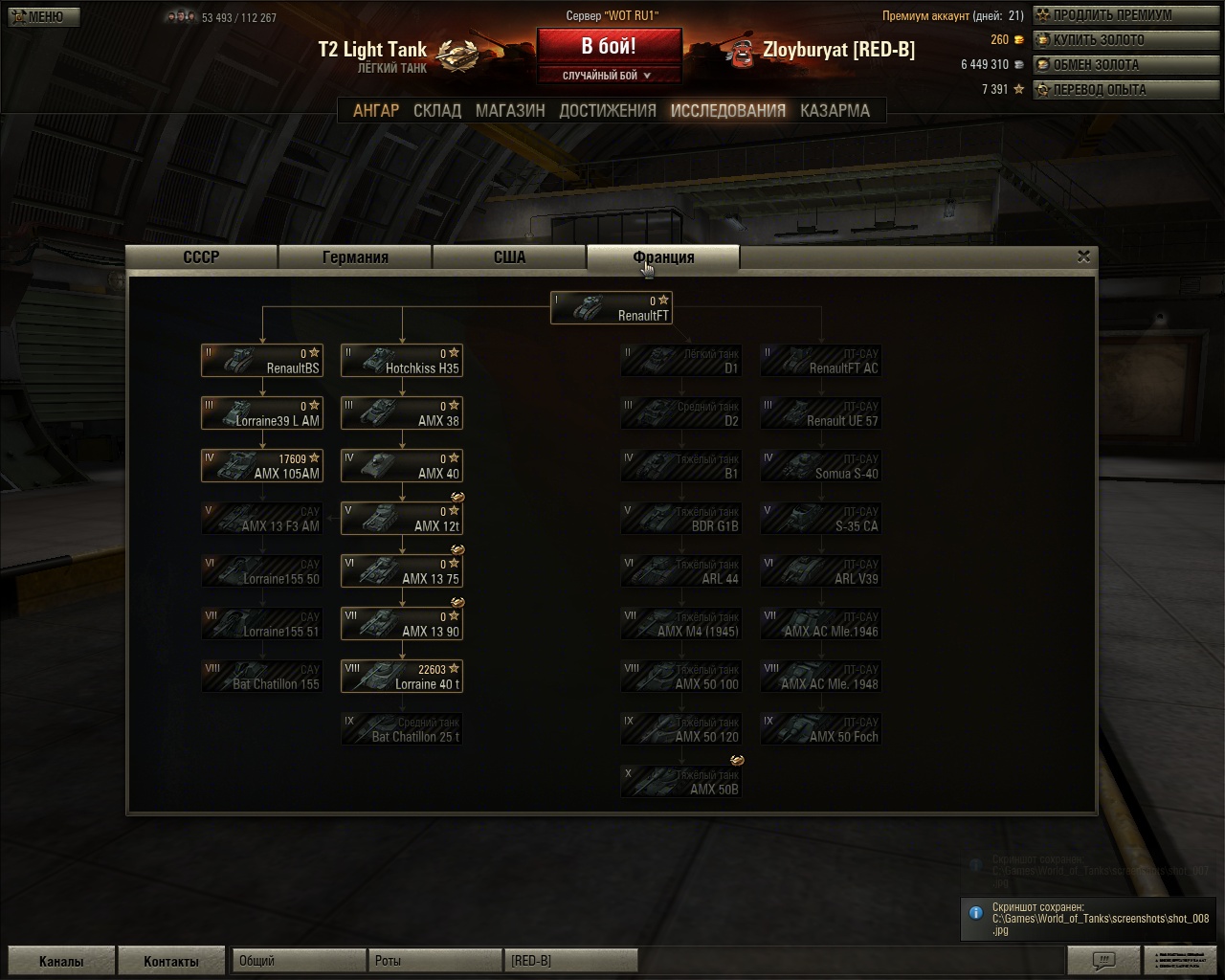
Task: Go to the МАГАЗИН section
Action: [510, 110]
